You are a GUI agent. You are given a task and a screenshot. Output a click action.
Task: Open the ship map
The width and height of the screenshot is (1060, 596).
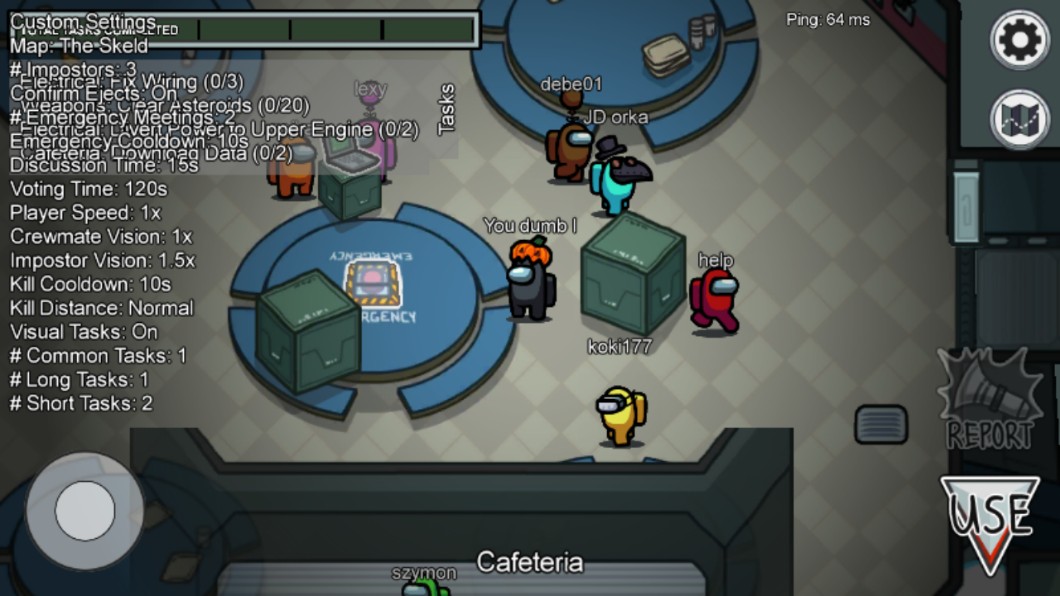click(1019, 119)
